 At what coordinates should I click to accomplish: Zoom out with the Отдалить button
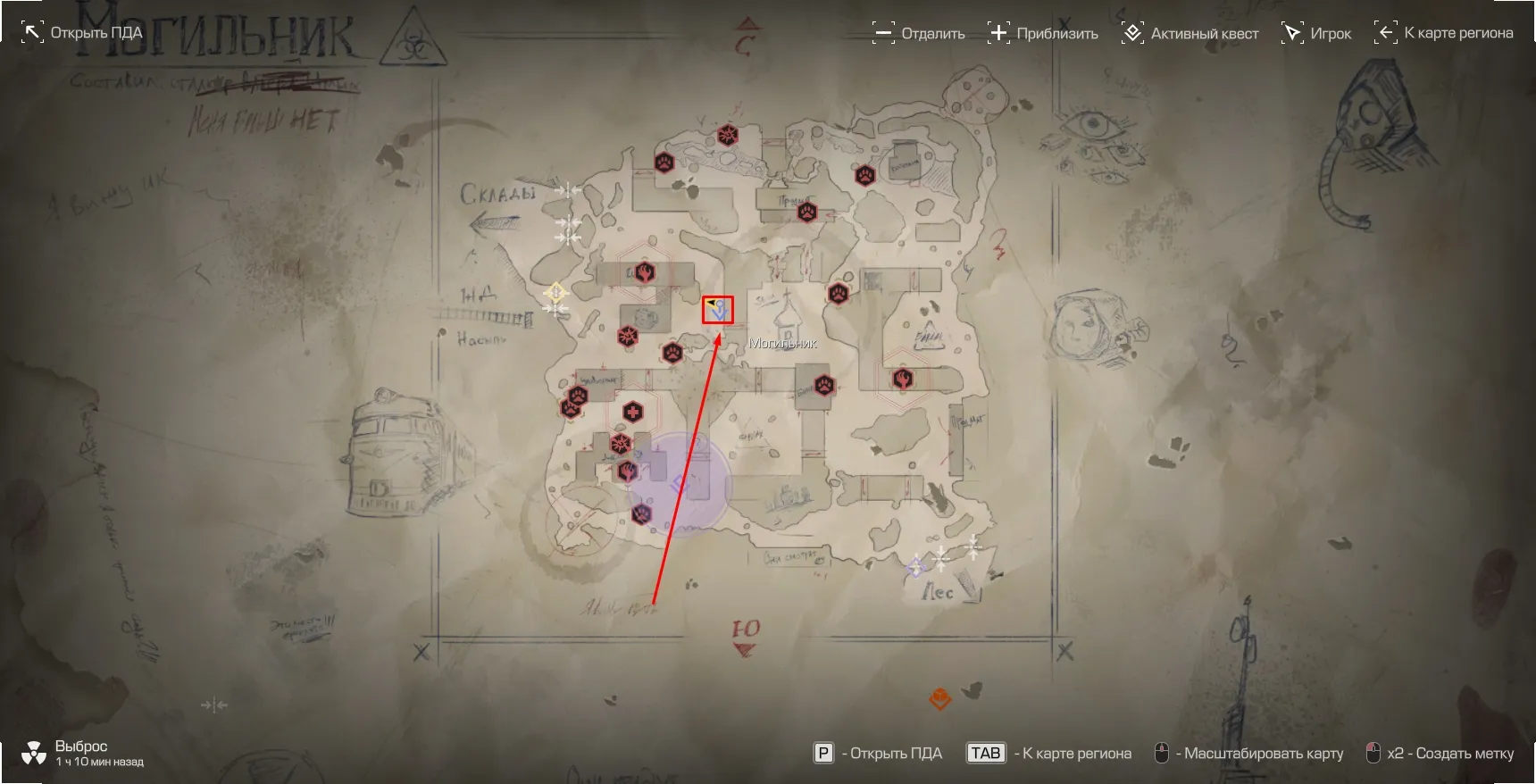click(919, 33)
